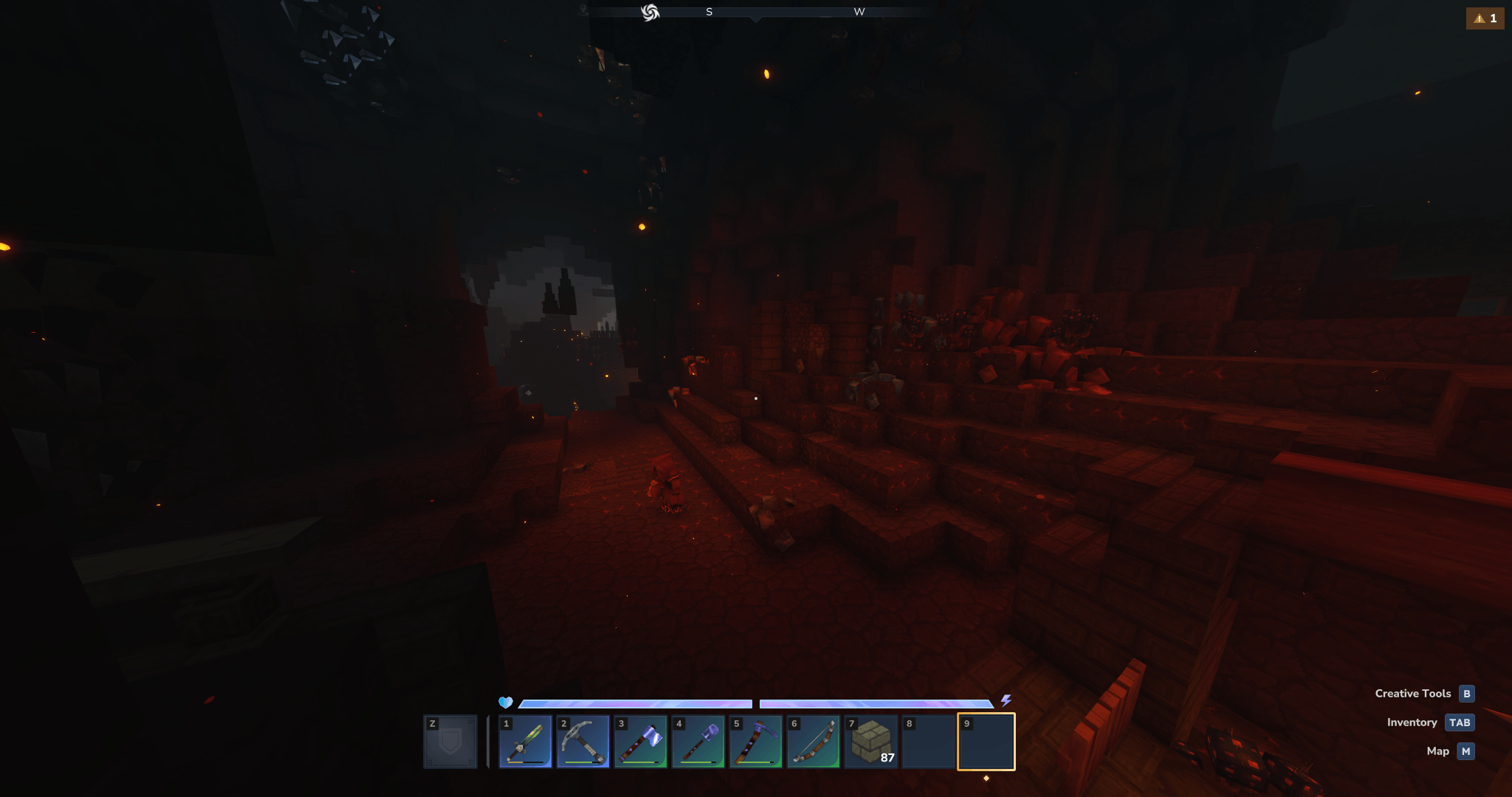Click the shield utility slot marked Z
Image resolution: width=1512 pixels, height=797 pixels.
pos(450,742)
